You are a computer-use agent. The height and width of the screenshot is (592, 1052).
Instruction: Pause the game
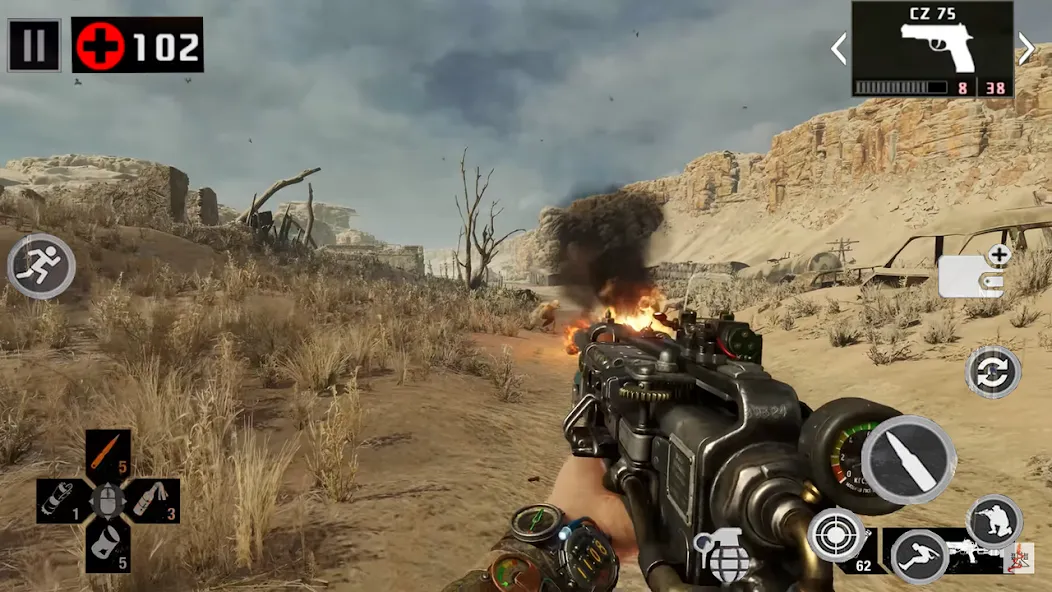point(34,45)
